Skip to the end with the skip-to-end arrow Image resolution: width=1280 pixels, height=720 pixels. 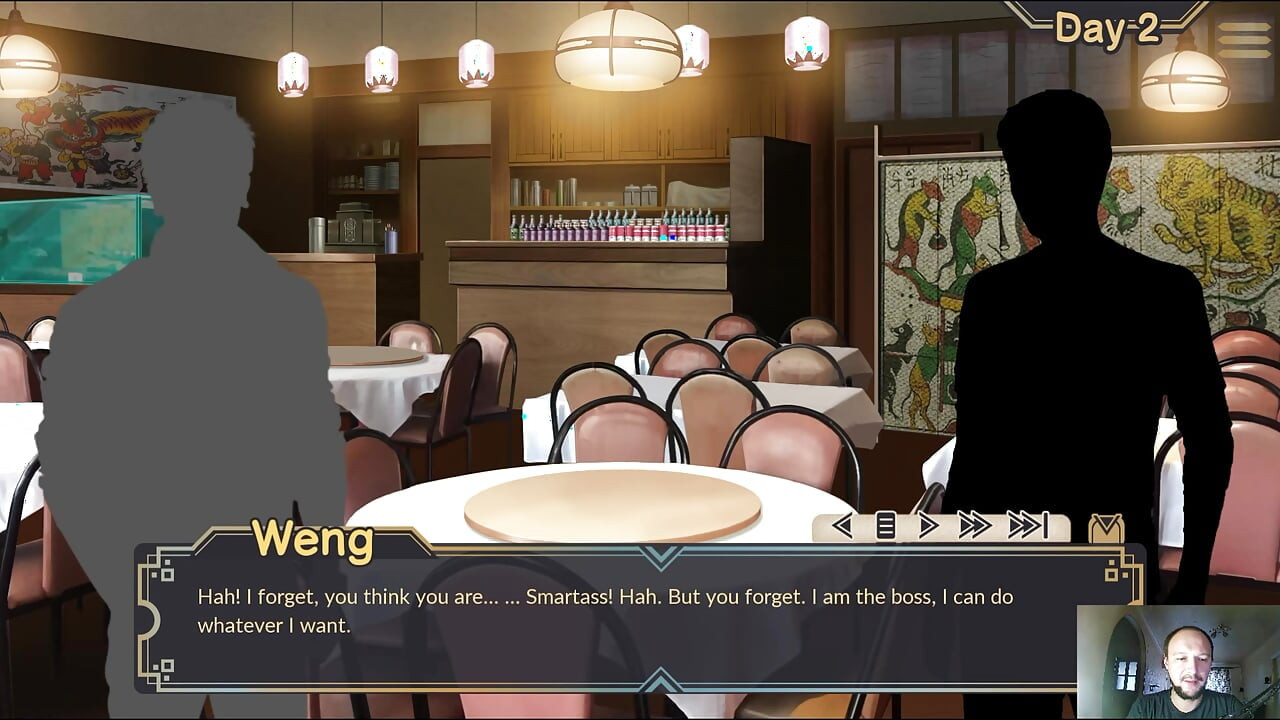pyautogui.click(x=1027, y=526)
